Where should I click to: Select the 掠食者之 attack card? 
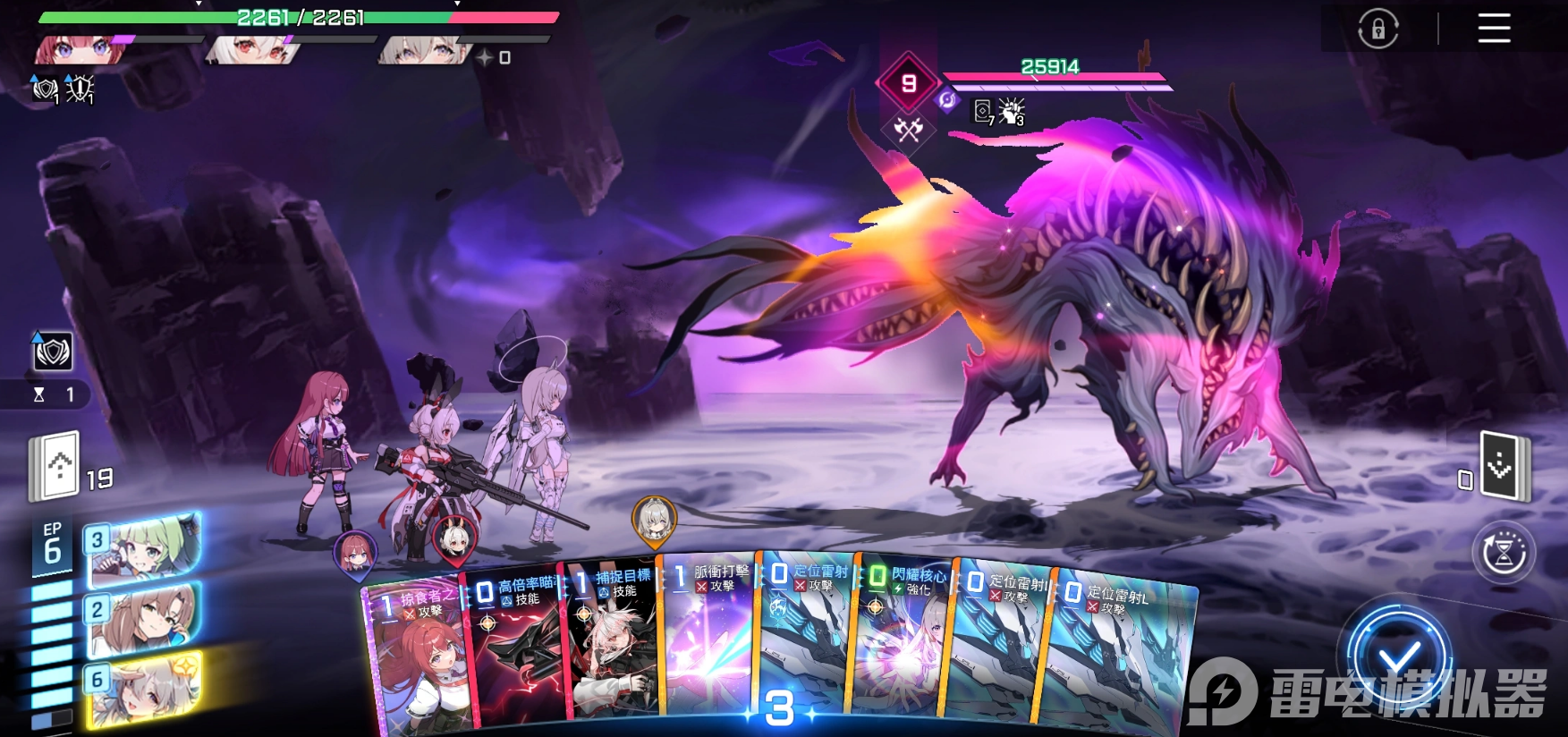pyautogui.click(x=415, y=662)
